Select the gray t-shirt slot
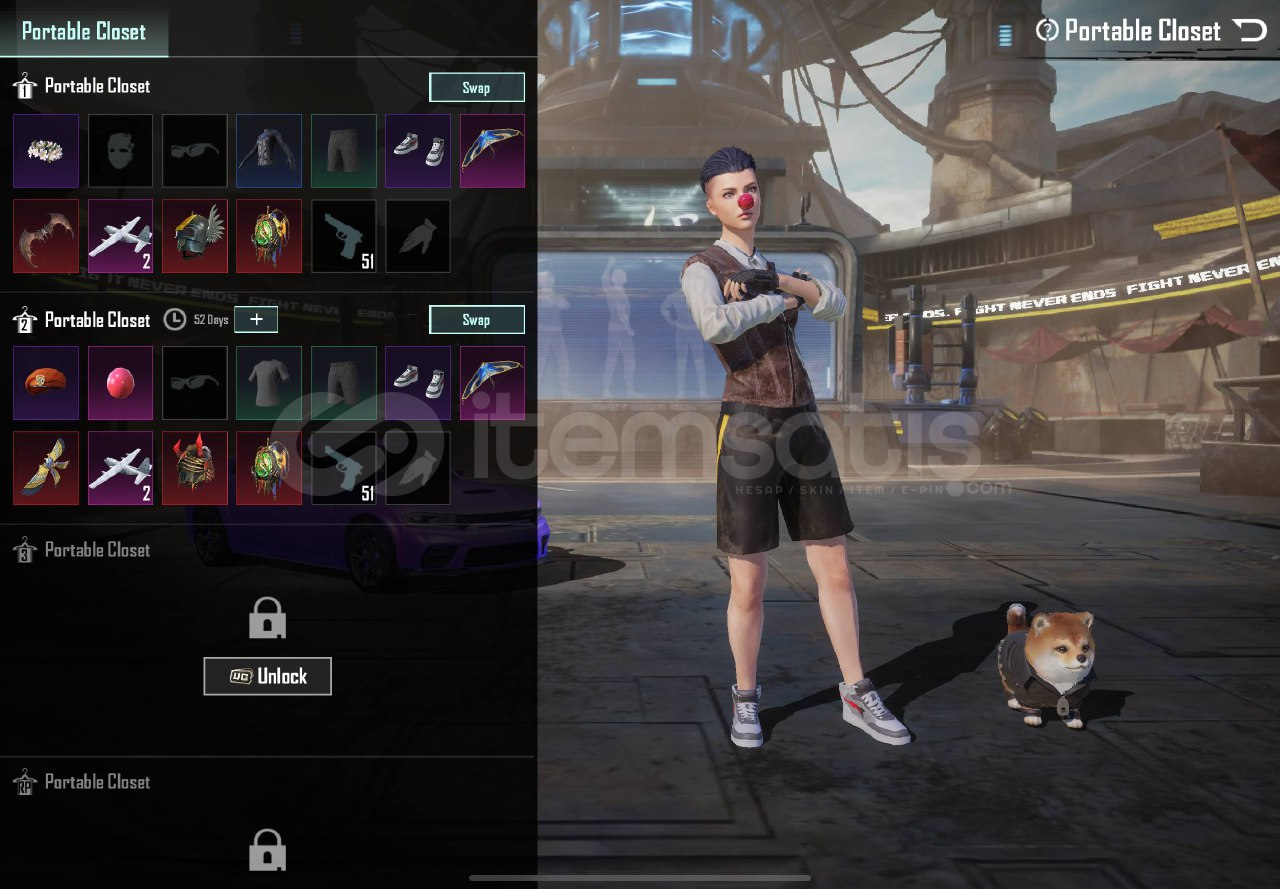 coord(269,383)
